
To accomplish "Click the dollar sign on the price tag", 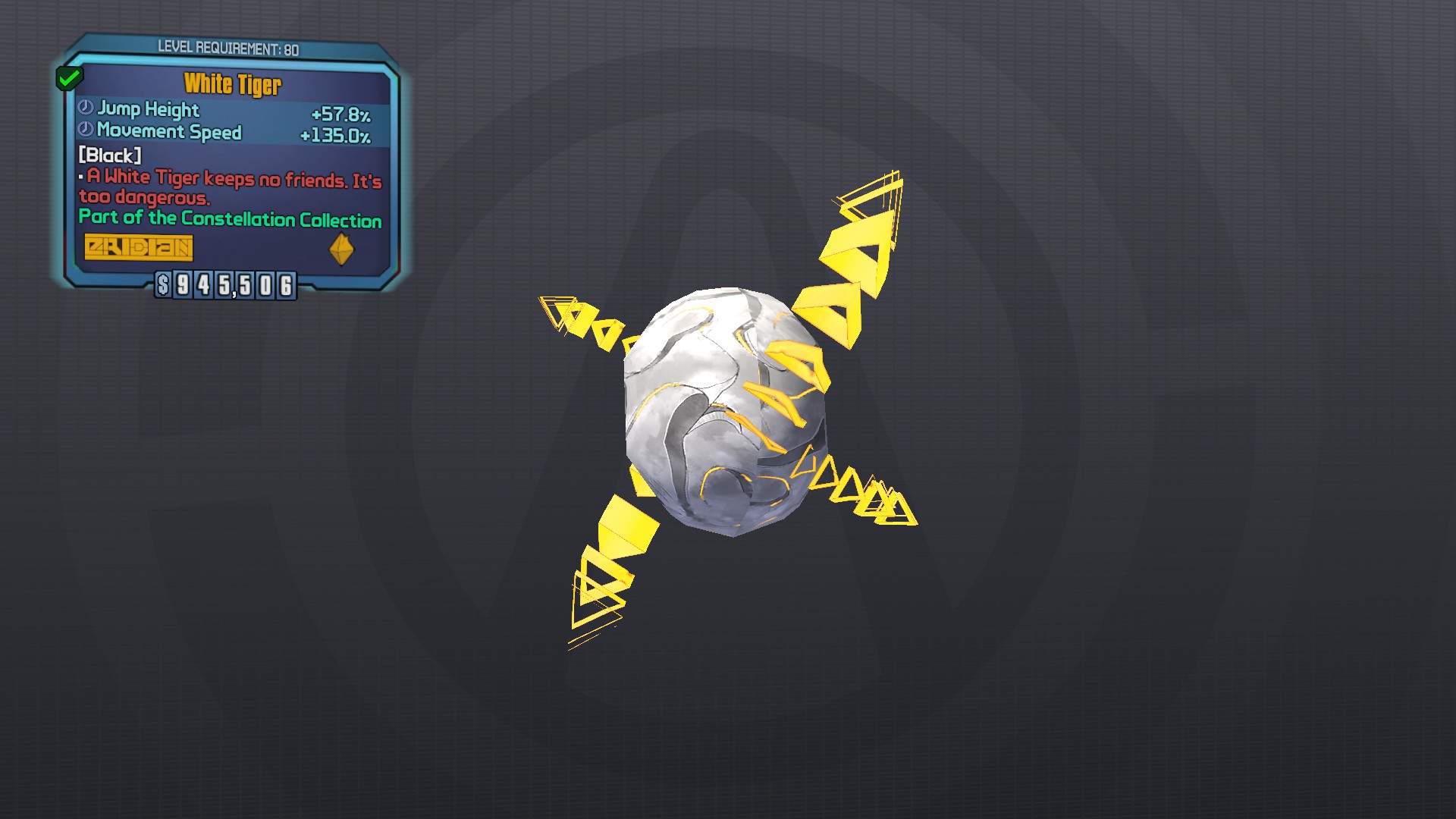I will point(162,287).
